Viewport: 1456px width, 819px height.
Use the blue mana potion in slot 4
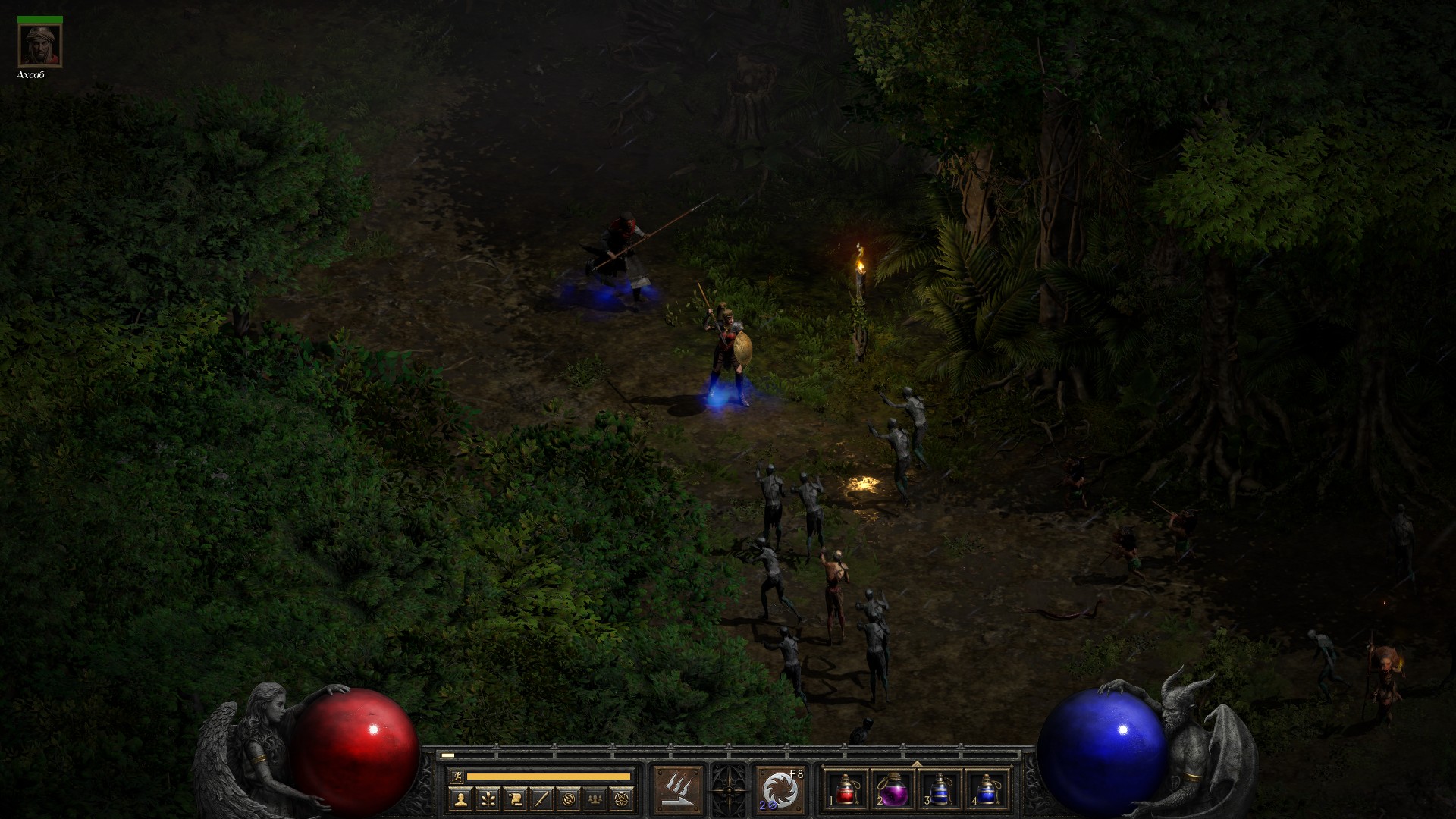[x=985, y=789]
